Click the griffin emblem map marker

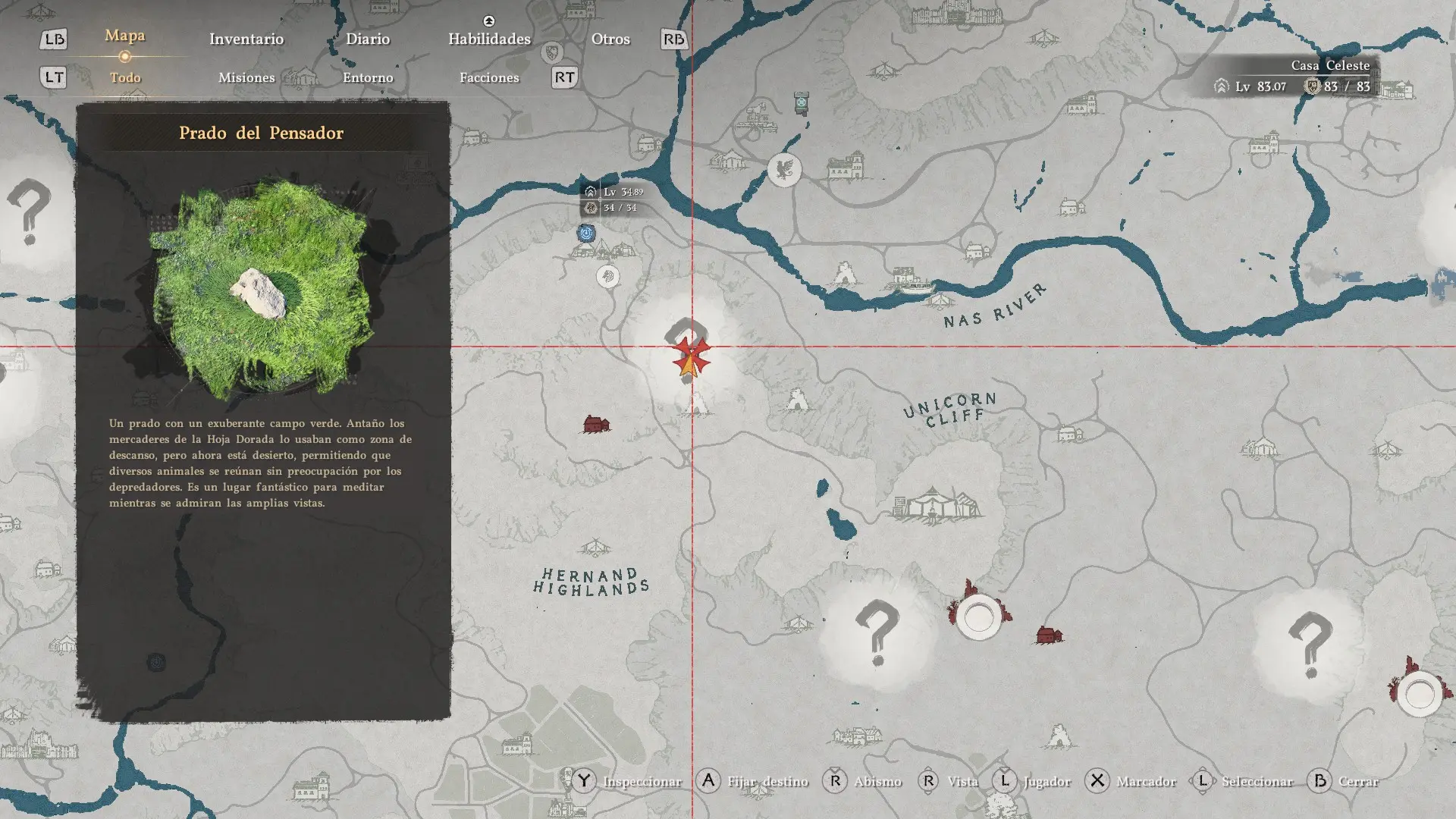(x=783, y=169)
